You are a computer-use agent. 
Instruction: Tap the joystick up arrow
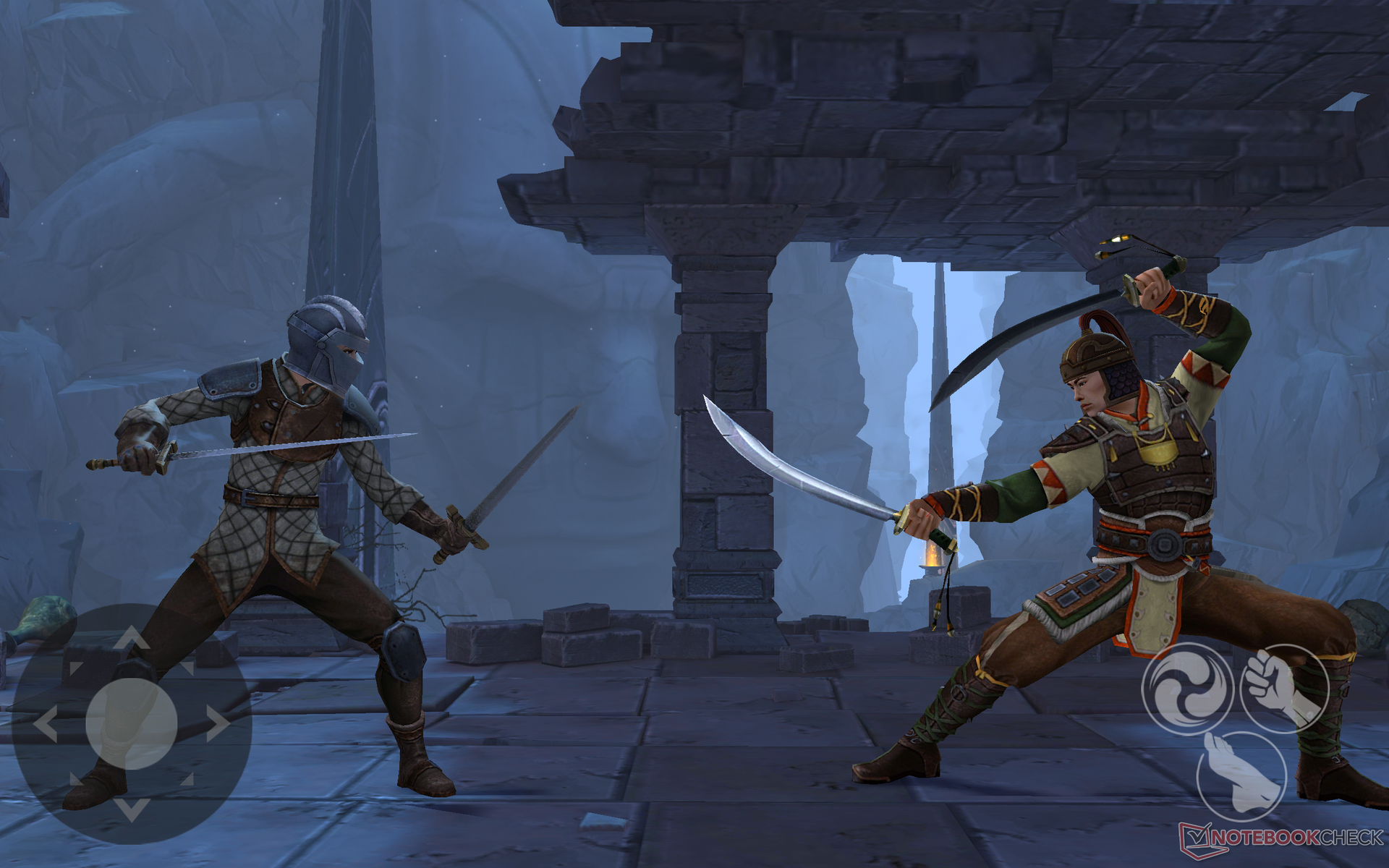click(131, 639)
